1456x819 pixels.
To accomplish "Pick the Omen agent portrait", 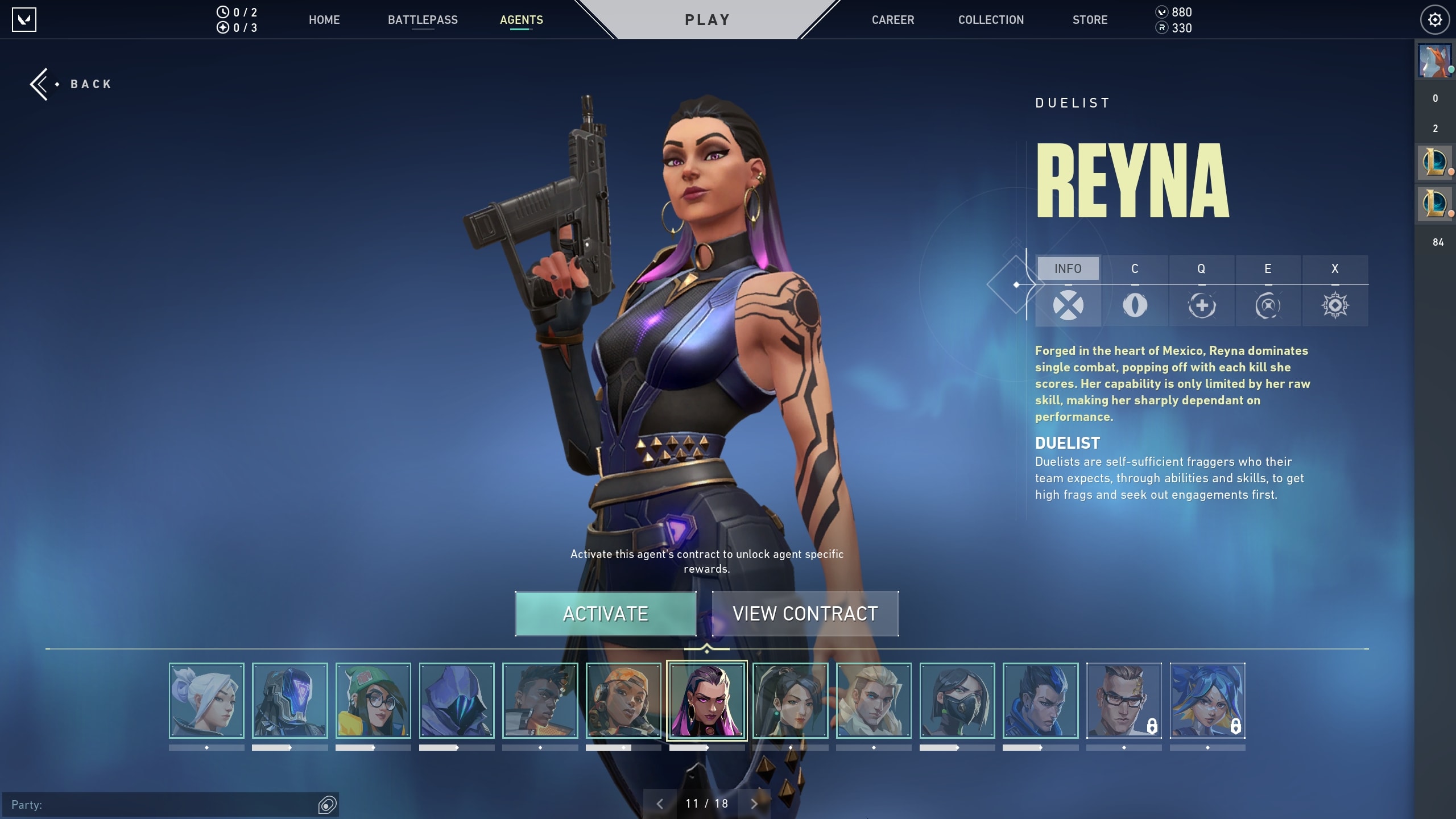I will click(457, 701).
